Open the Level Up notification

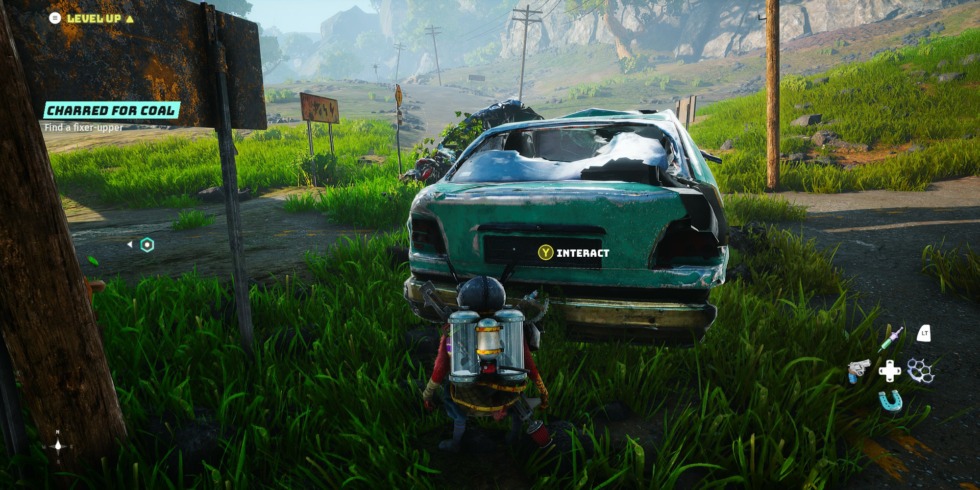click(x=92, y=18)
